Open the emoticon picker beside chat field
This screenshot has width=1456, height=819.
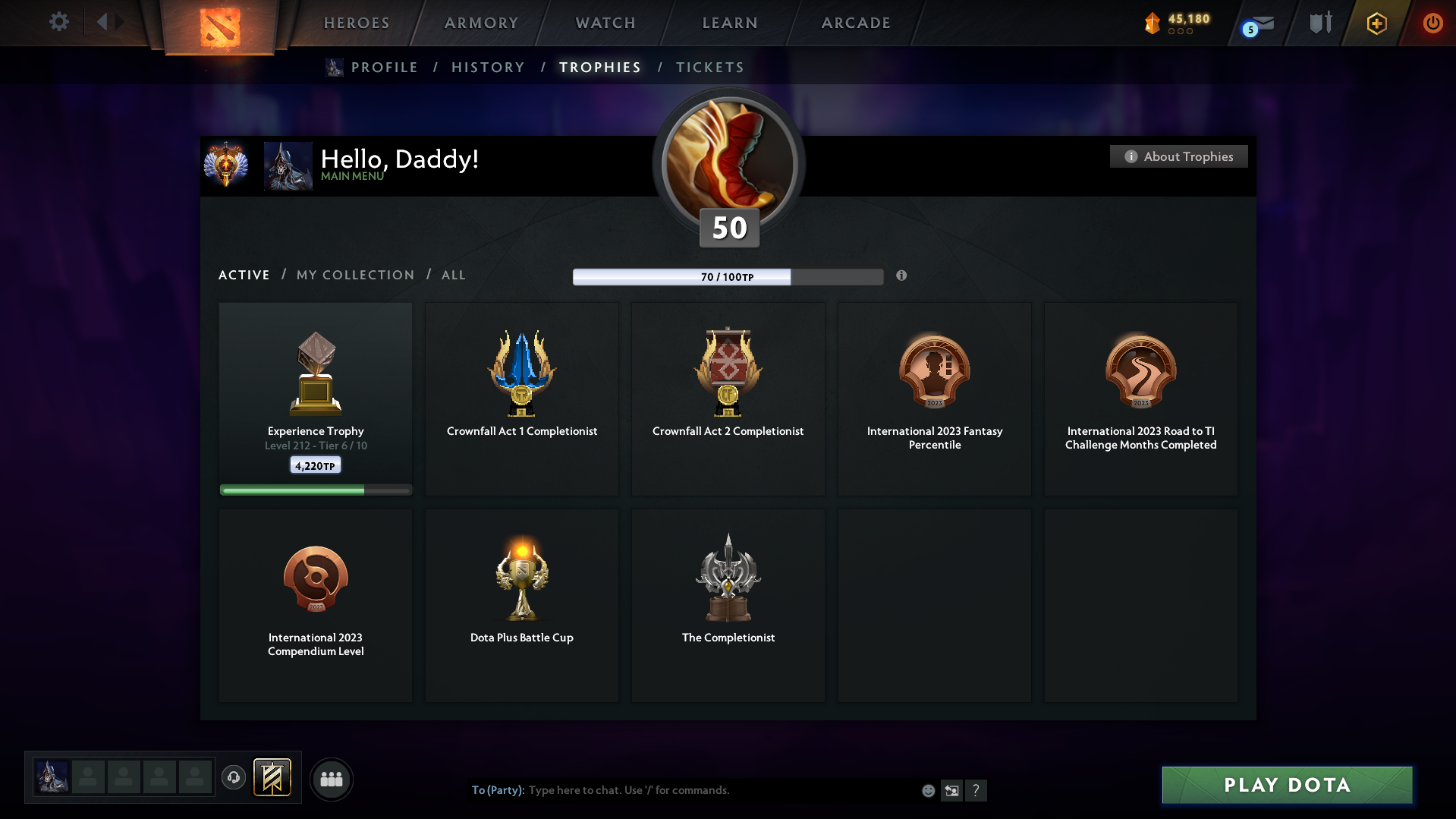[x=927, y=790]
